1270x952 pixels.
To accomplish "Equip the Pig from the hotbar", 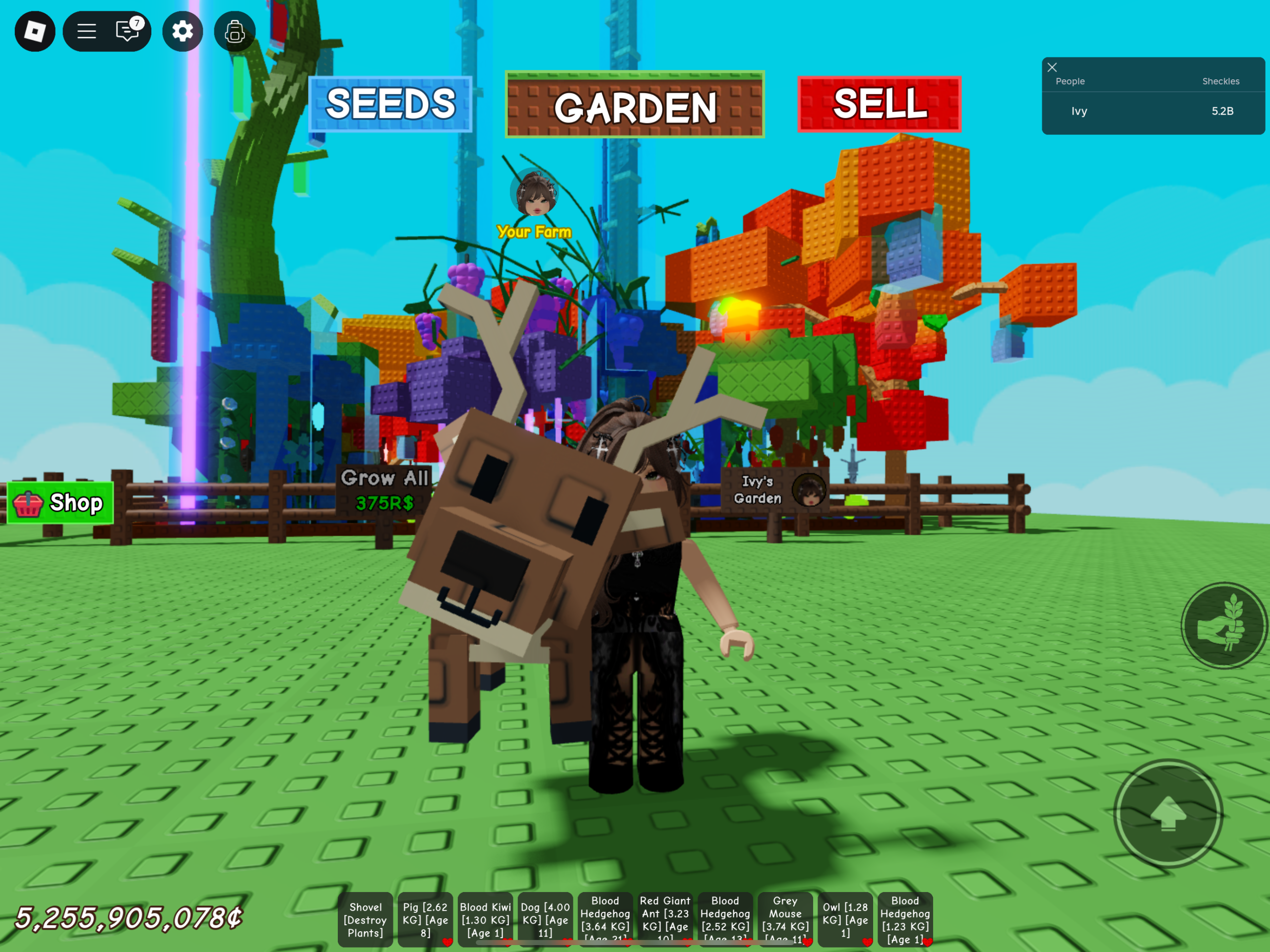I will [x=425, y=919].
